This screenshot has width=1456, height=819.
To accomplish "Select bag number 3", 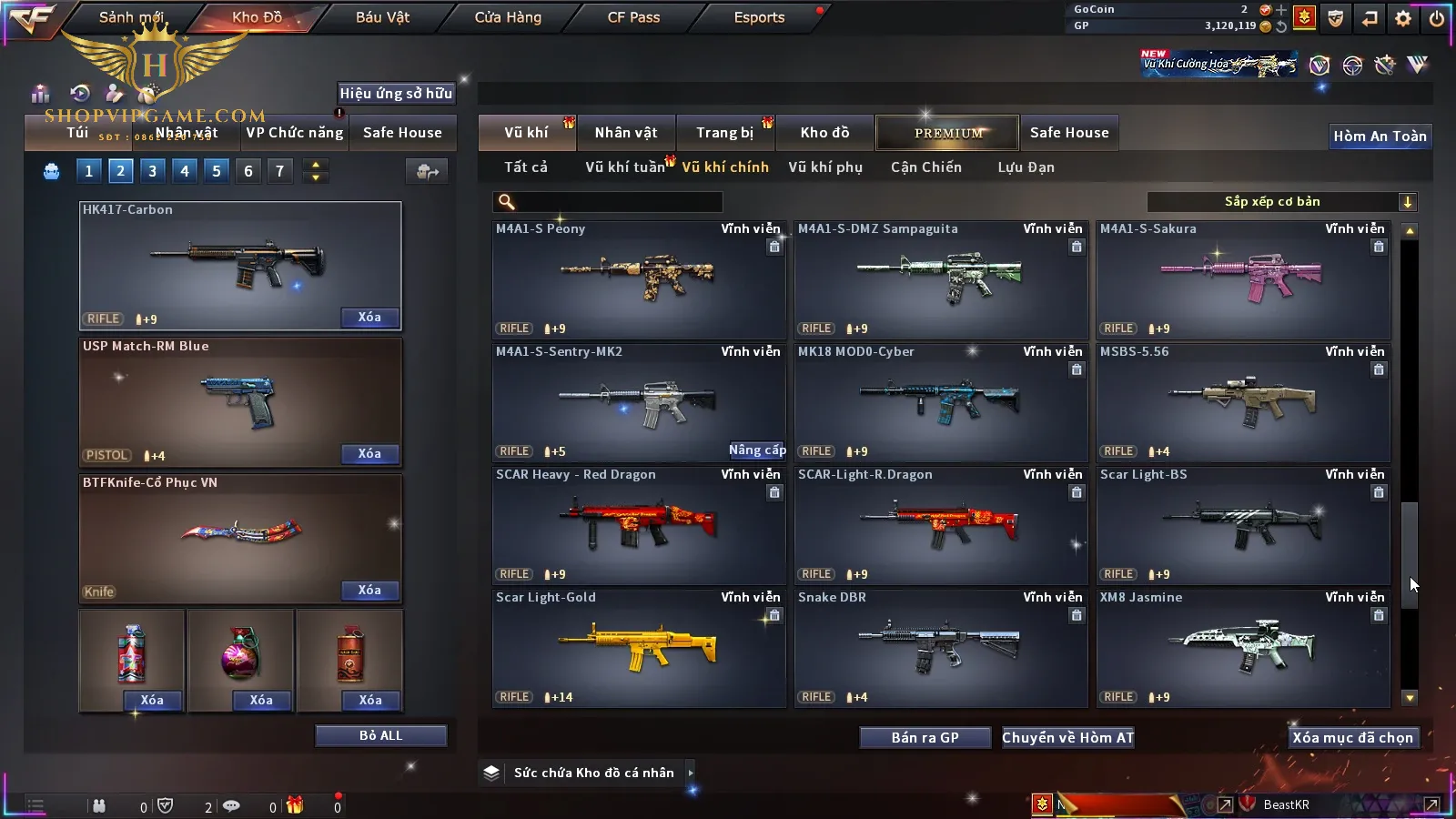I will 152,171.
